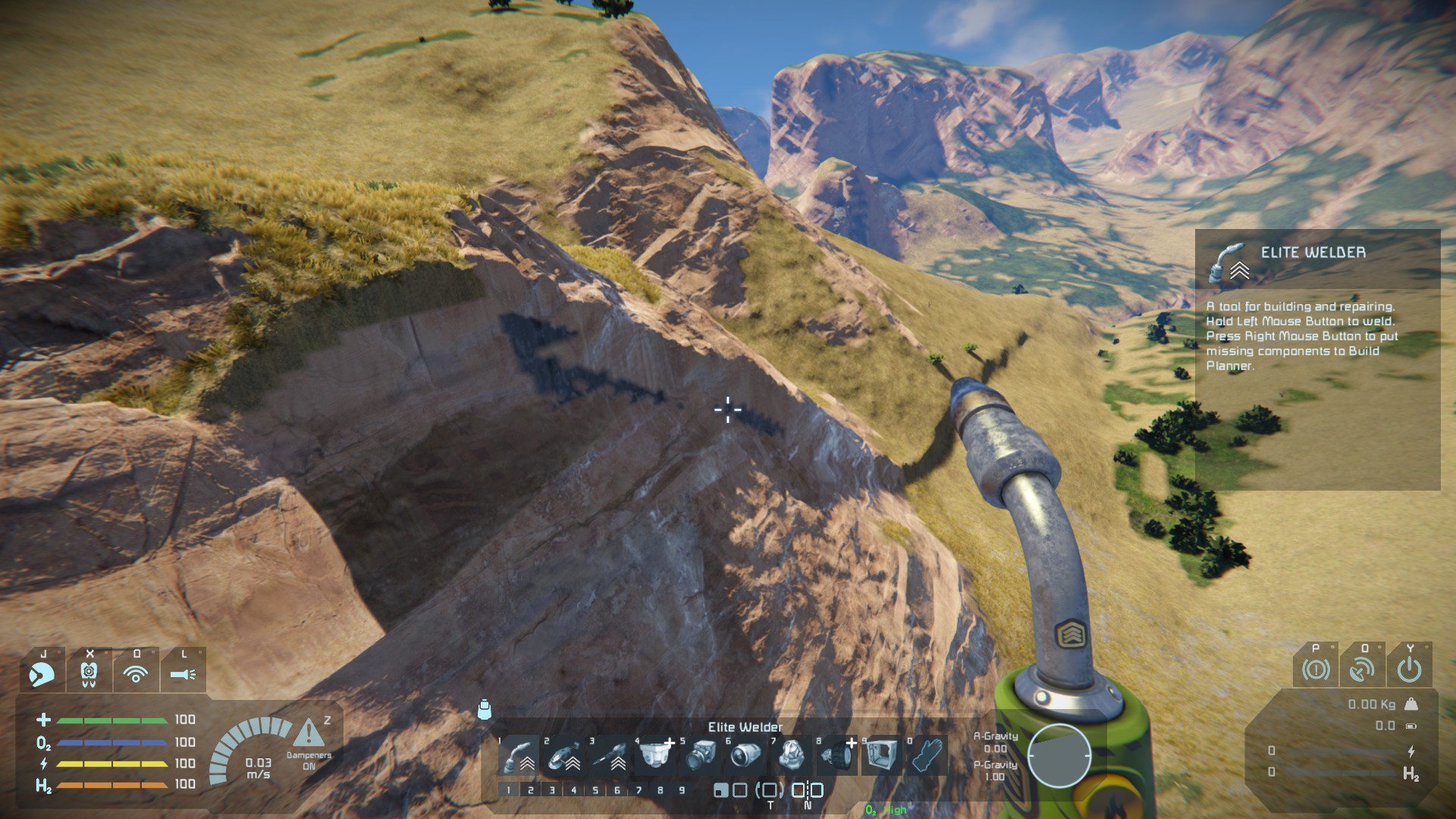This screenshot has width=1456, height=819.
Task: Click the symmetry mode icon above N
Action: tap(808, 790)
